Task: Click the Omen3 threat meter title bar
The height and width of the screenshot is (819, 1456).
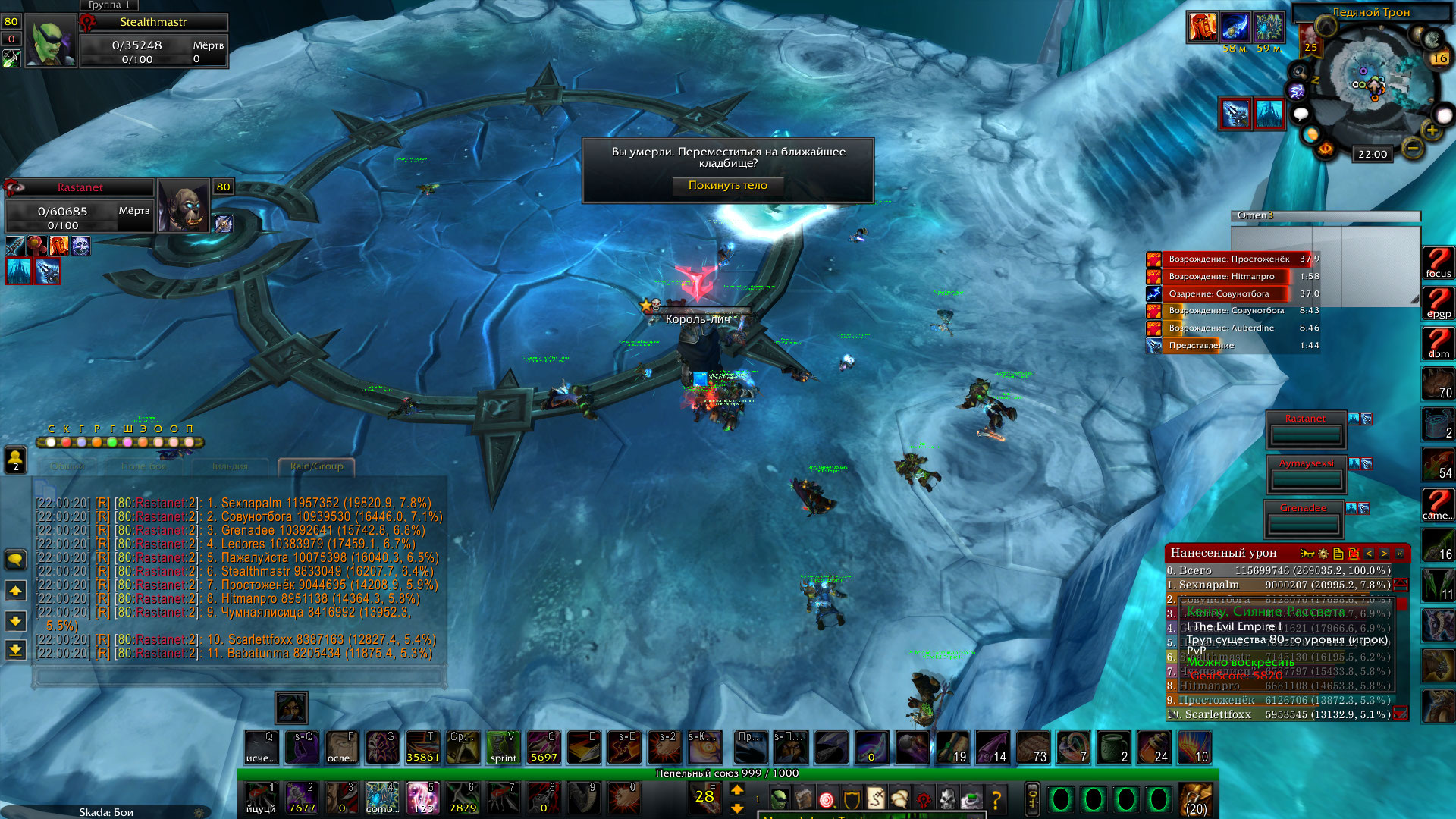Action: coord(1326,215)
